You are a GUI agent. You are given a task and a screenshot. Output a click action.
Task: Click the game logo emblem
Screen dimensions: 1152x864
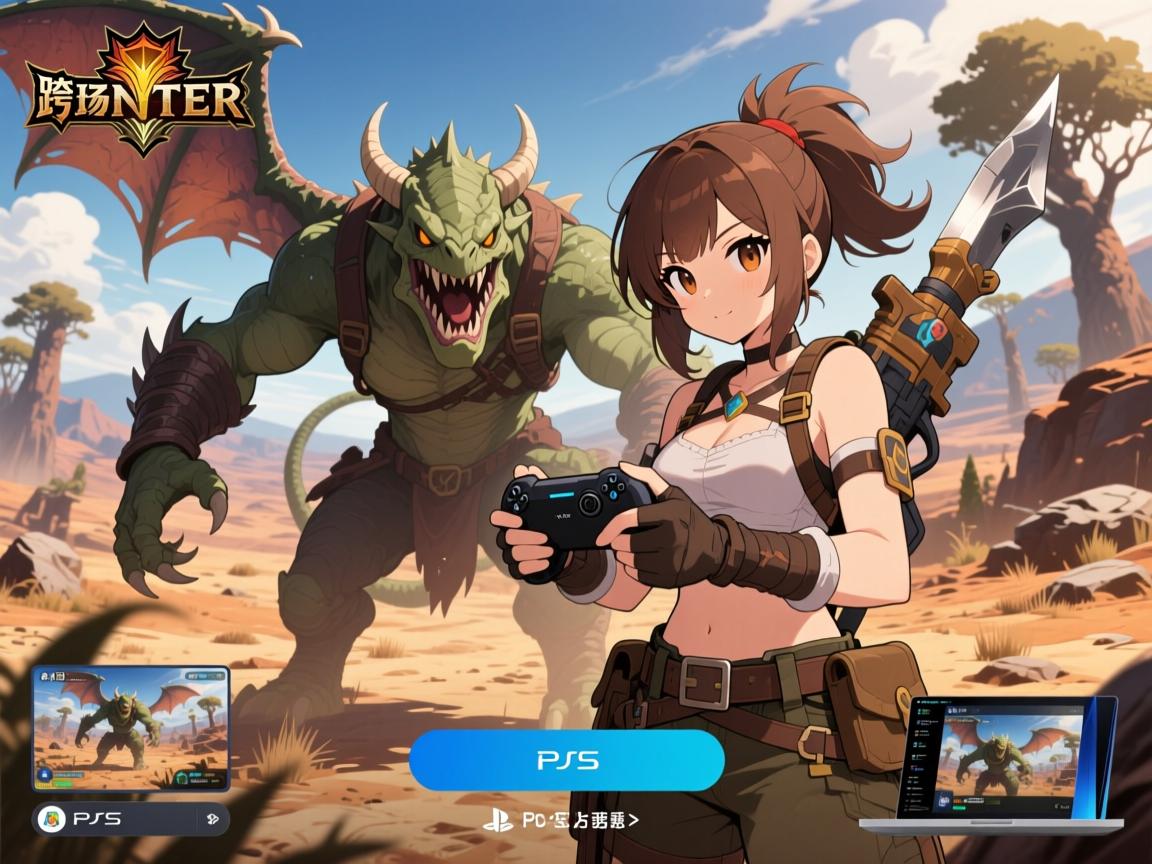click(x=138, y=93)
